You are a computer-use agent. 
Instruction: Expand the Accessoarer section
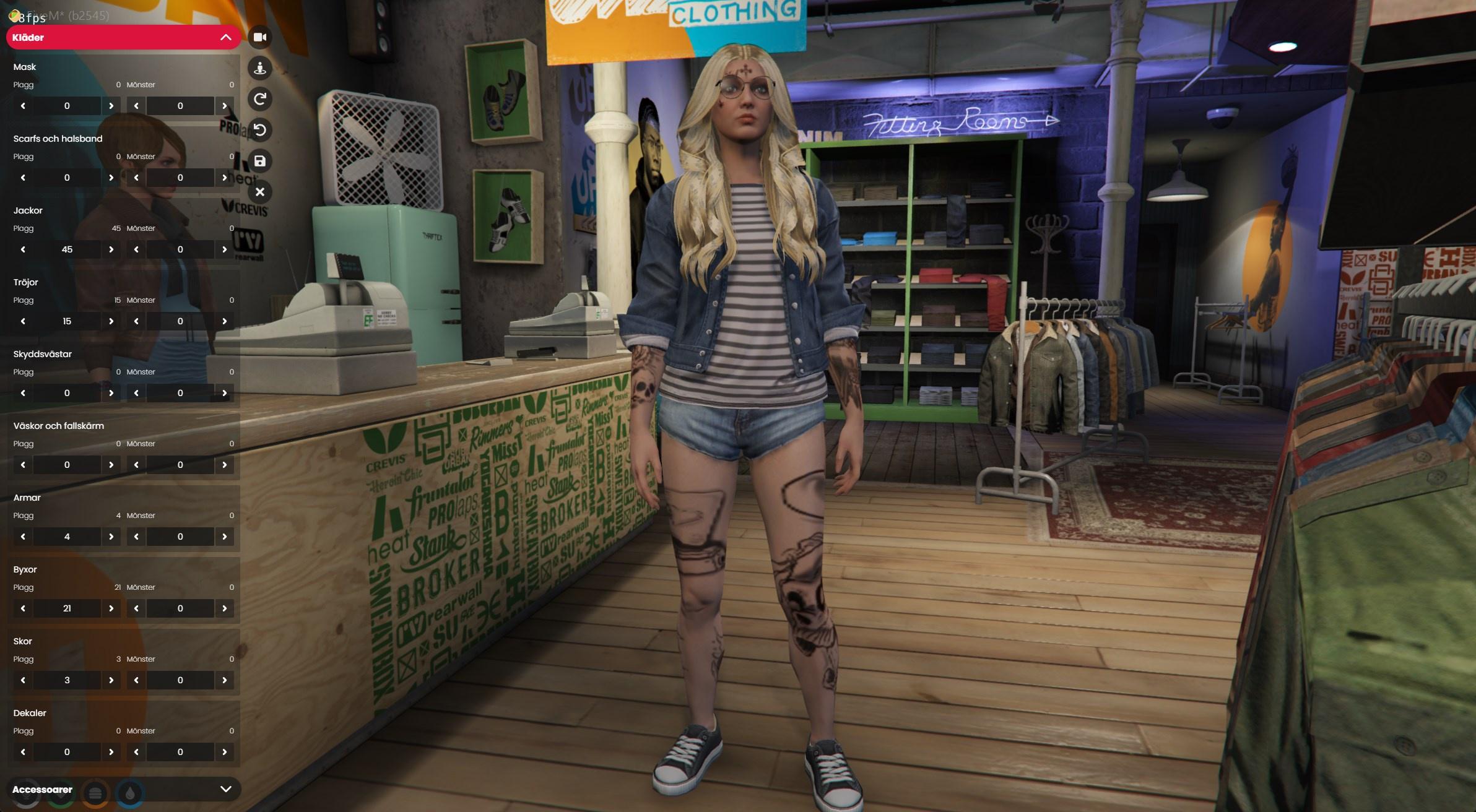pos(225,789)
